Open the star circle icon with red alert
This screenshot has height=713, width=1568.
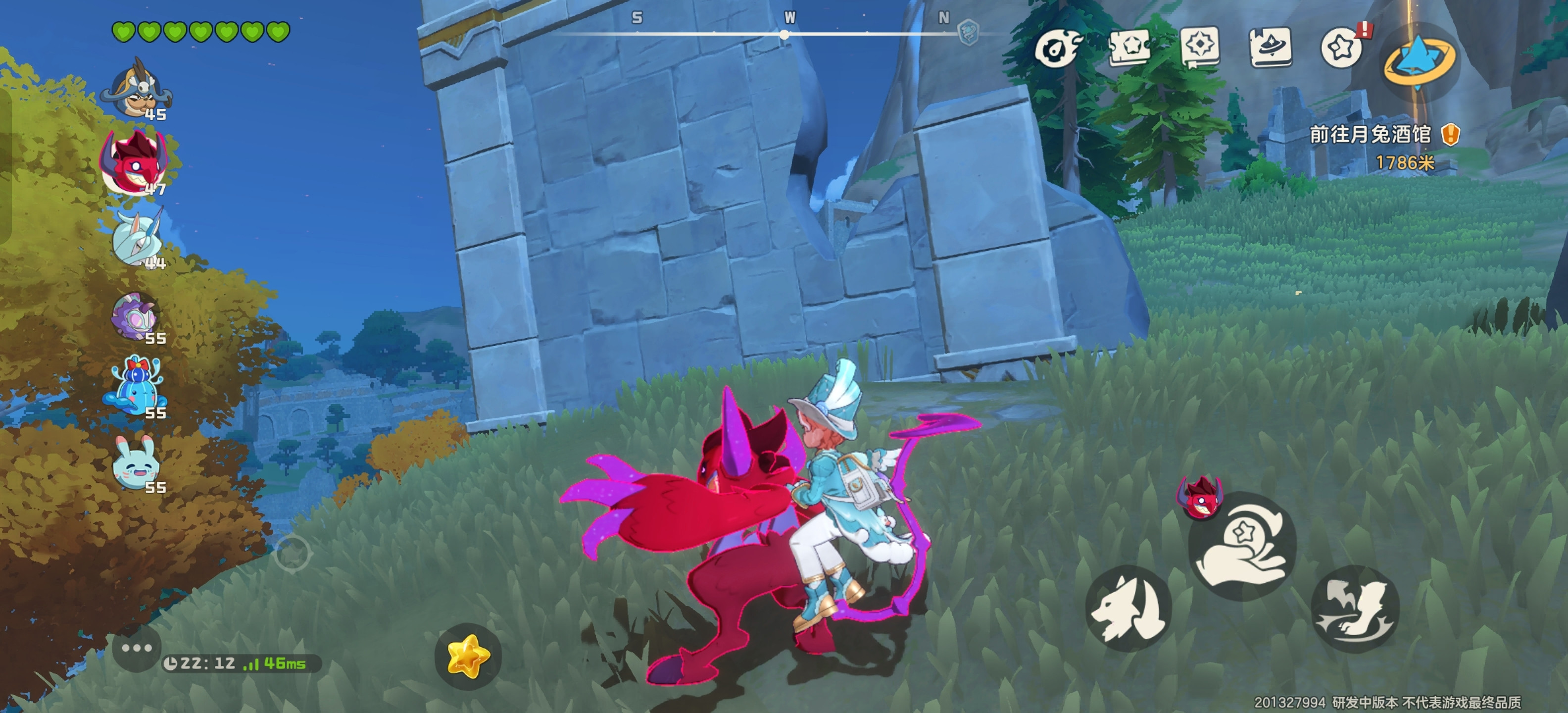pos(1341,48)
